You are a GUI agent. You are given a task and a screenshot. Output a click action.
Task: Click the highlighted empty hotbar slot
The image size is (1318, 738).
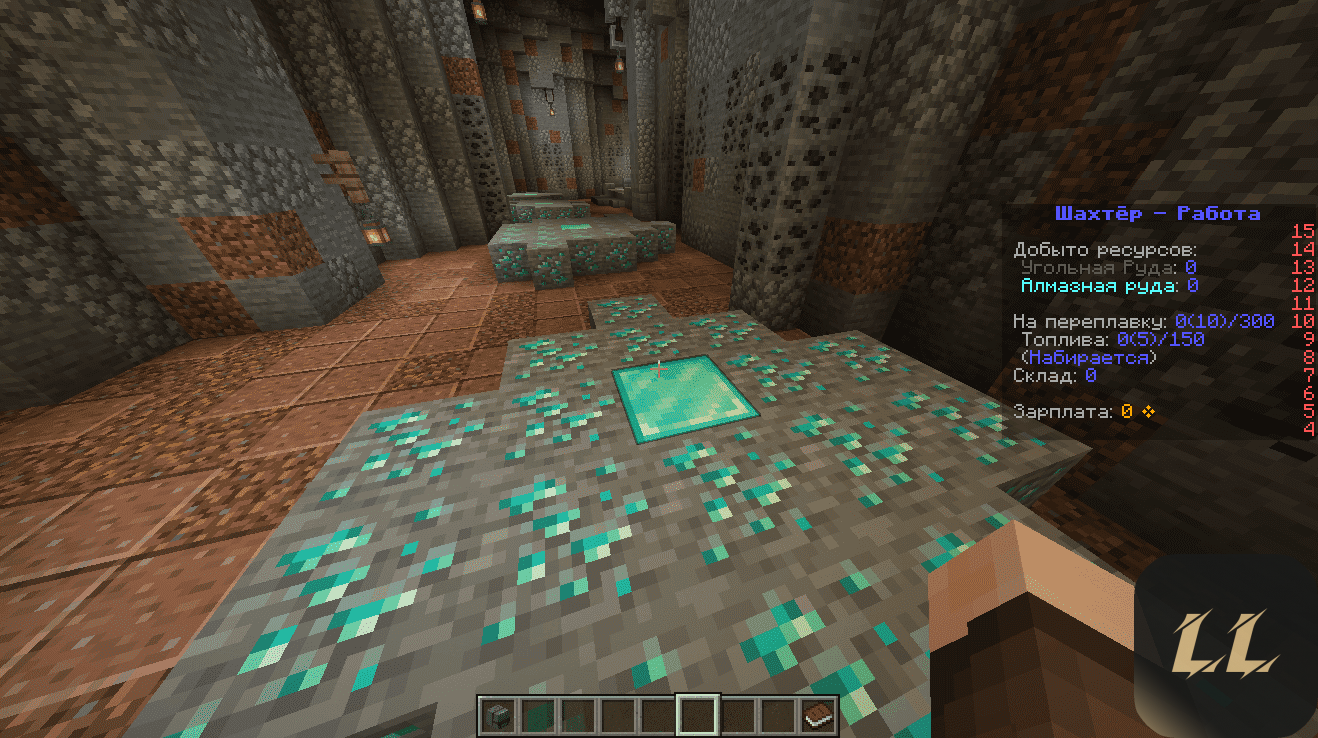pyautogui.click(x=697, y=715)
